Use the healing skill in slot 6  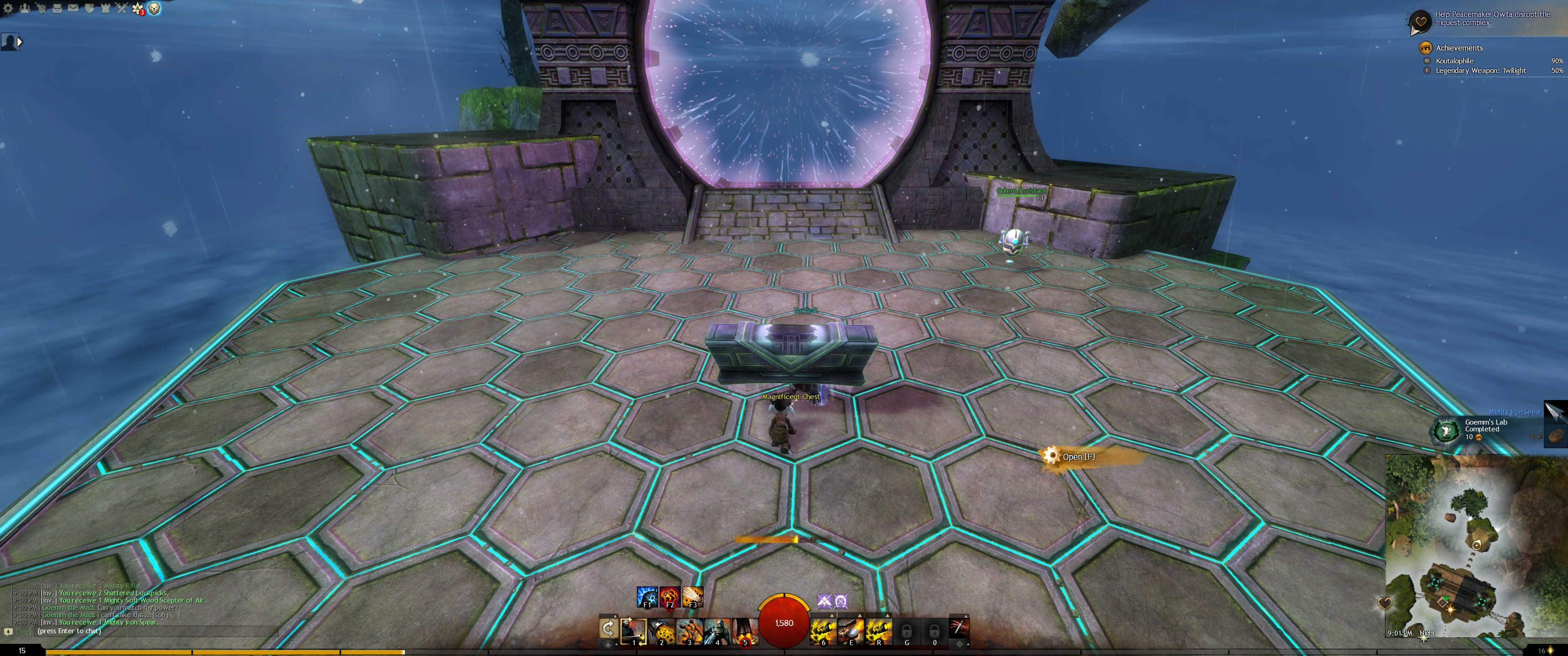pos(823,631)
